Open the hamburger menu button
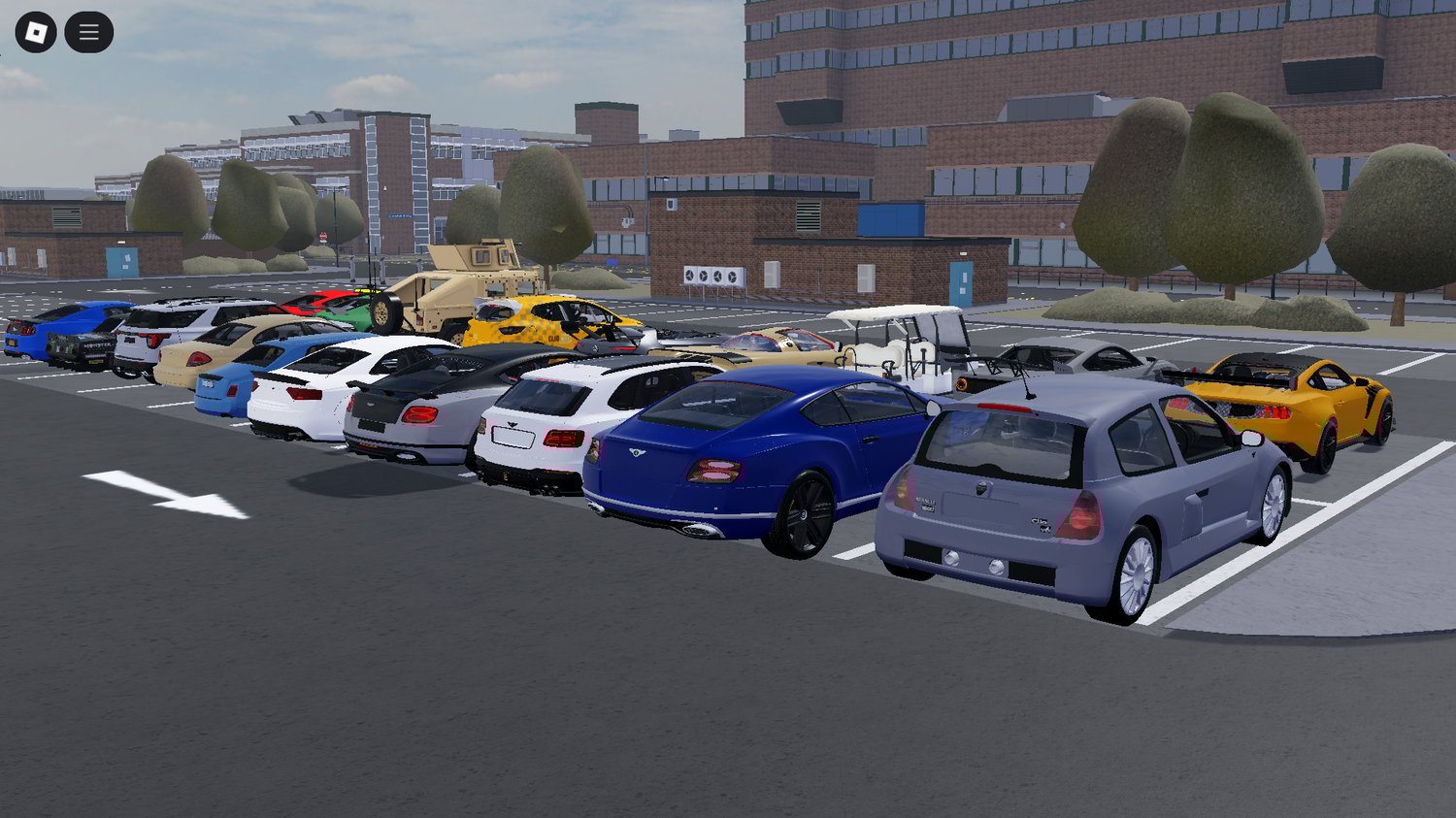 (x=89, y=33)
